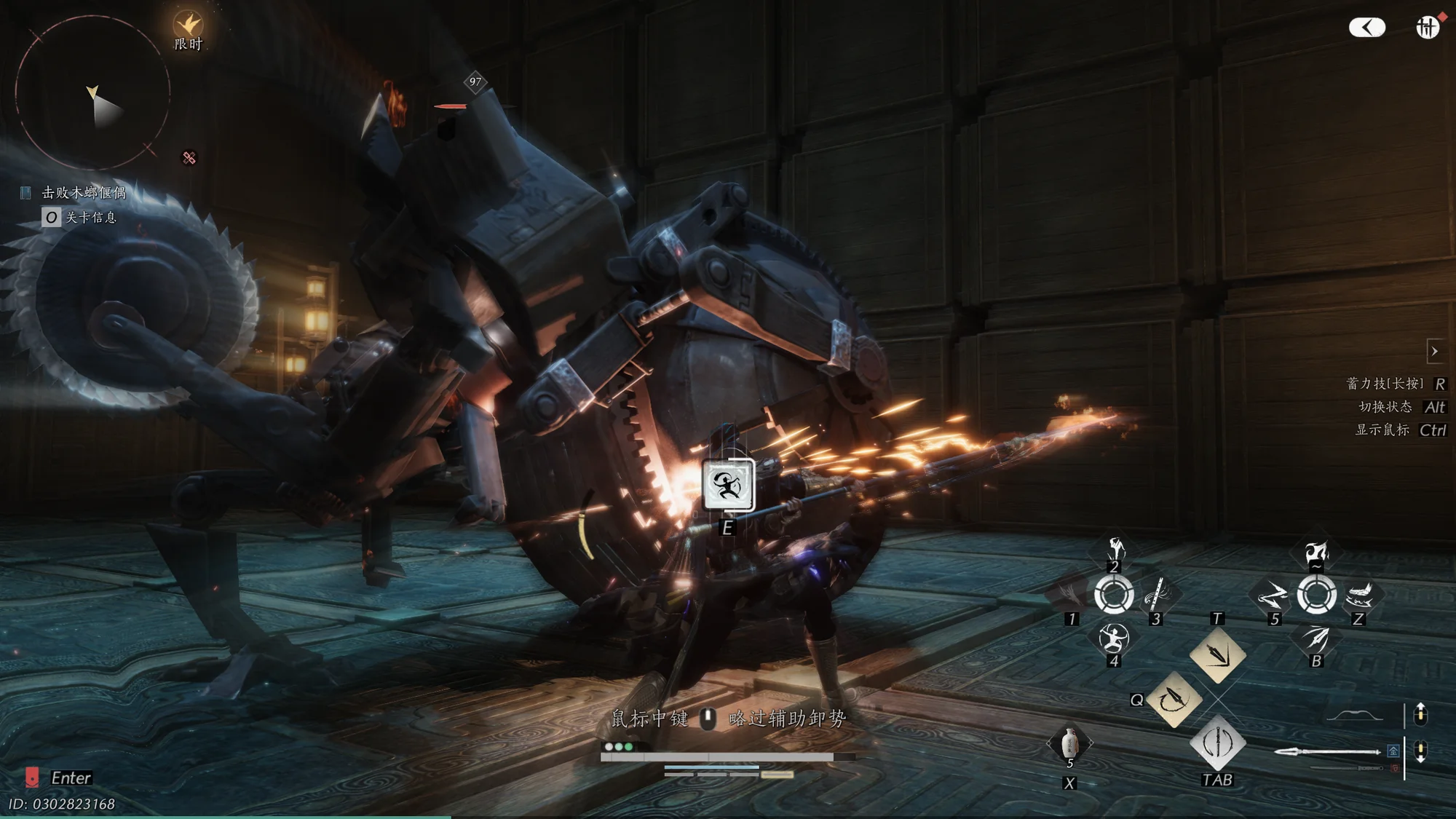Image resolution: width=1456 pixels, height=819 pixels.
Task: Use the golden spinning spear skill
Action: click(1174, 700)
